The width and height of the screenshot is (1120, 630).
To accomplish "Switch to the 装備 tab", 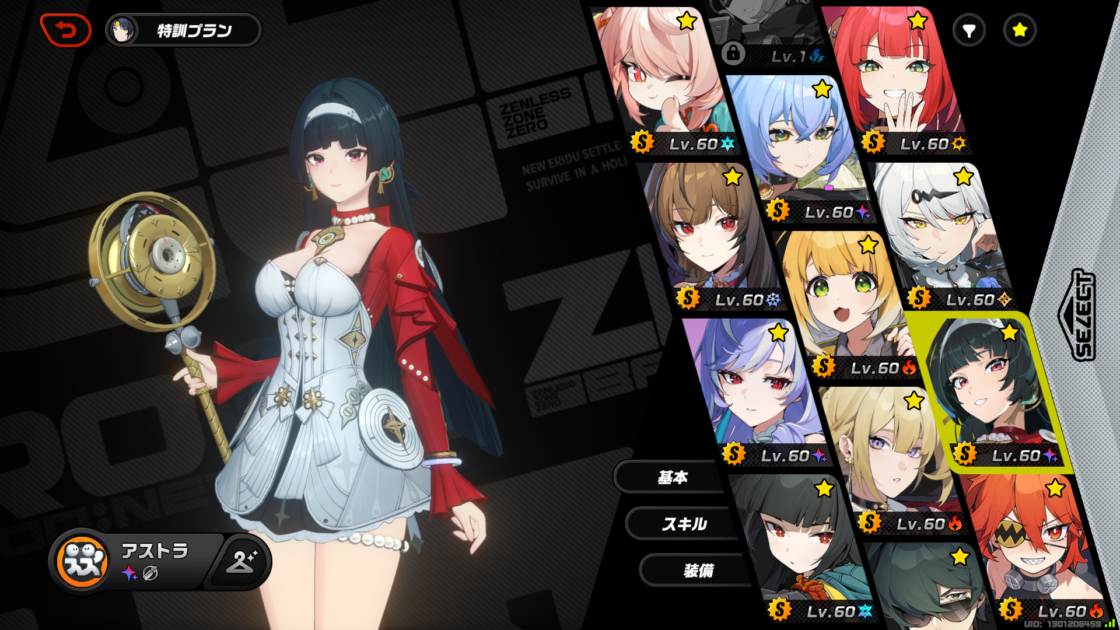I will (697, 570).
